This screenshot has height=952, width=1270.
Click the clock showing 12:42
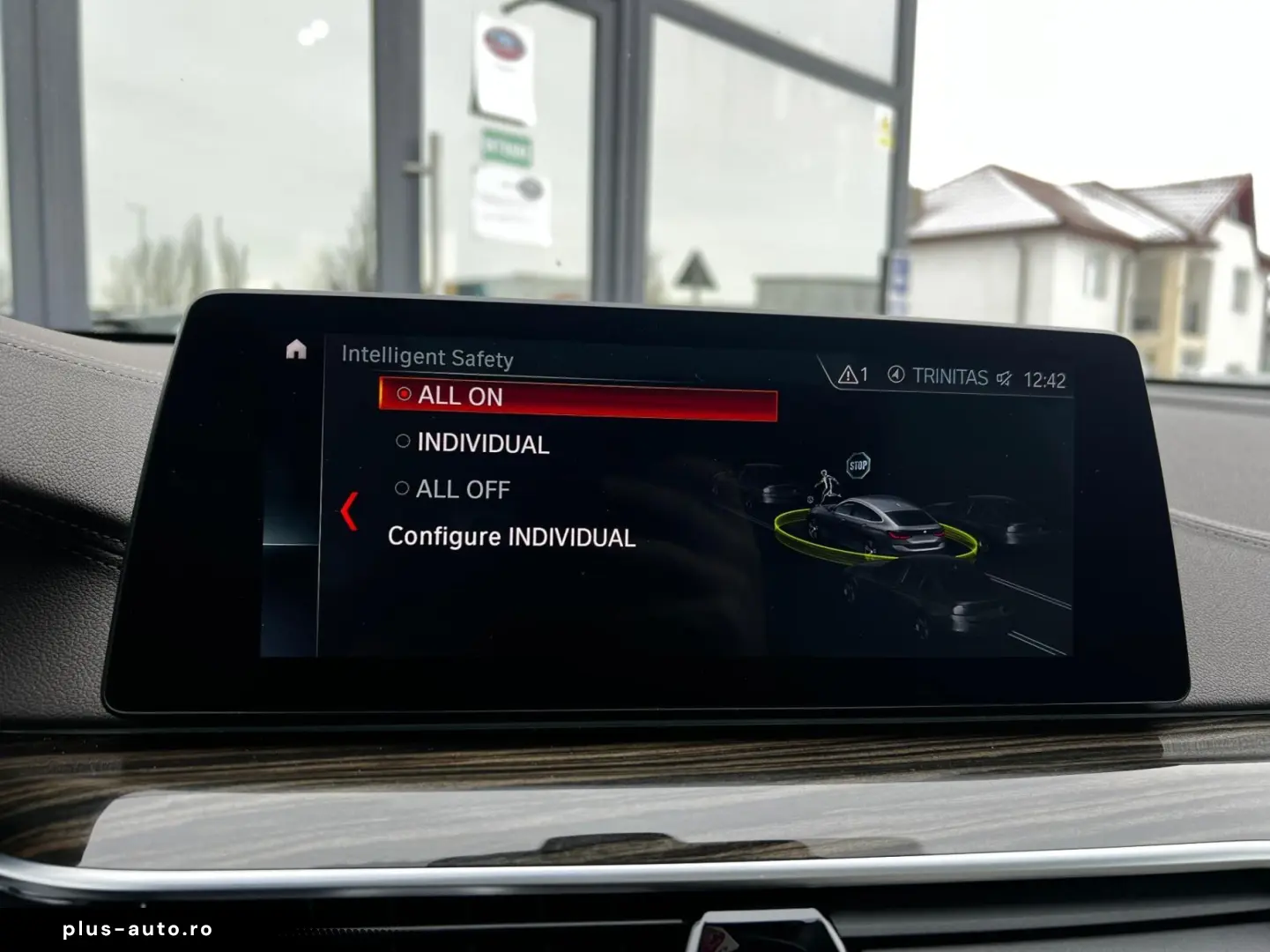pyautogui.click(x=1045, y=378)
